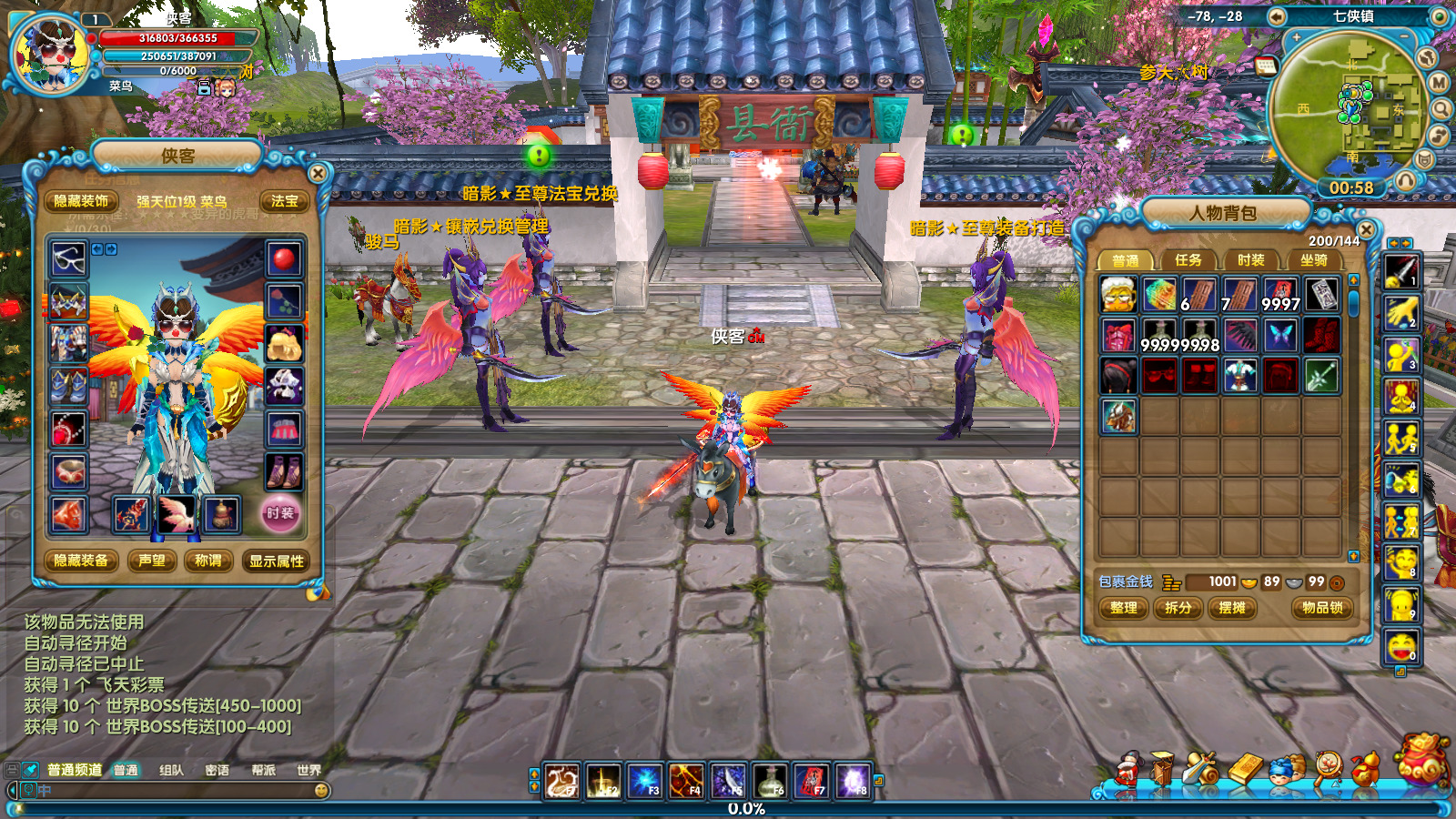Viewport: 1456px width, 819px height.
Task: Close the 侠客 character panel
Action: tap(318, 173)
